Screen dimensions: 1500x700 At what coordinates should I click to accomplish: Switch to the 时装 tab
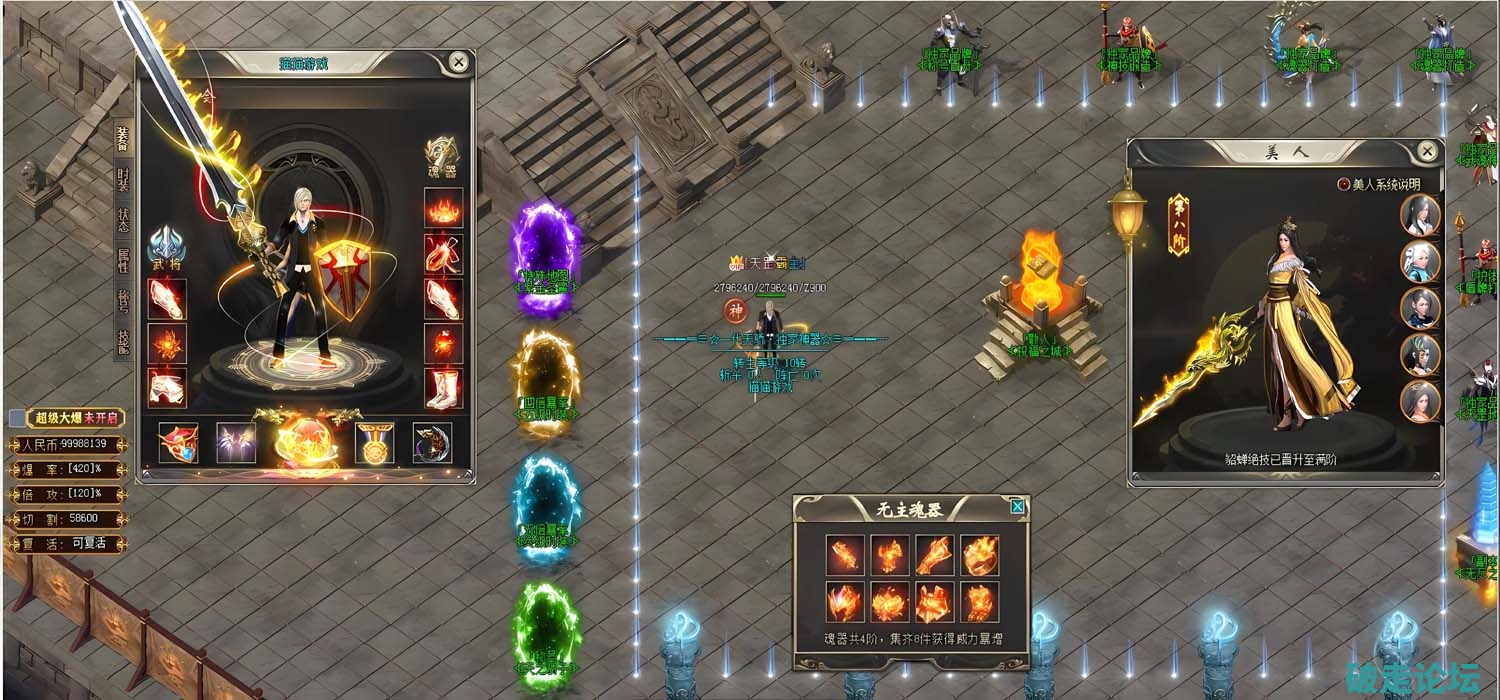tap(122, 180)
